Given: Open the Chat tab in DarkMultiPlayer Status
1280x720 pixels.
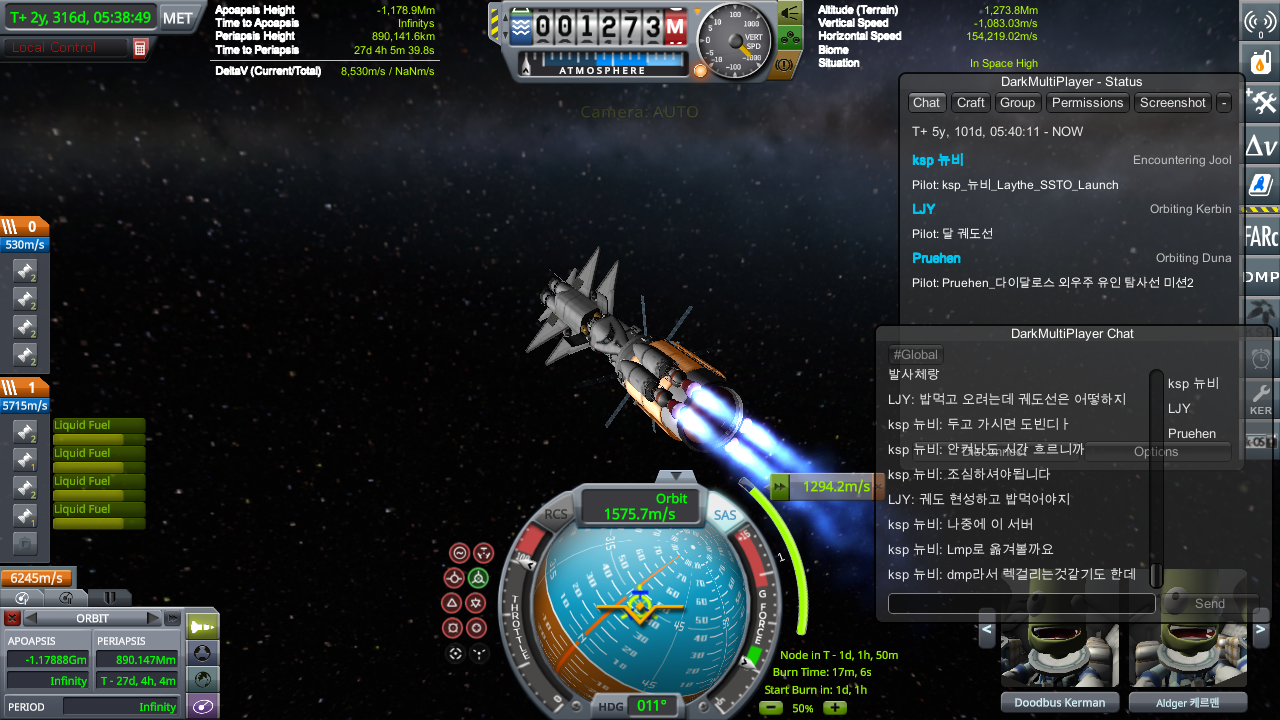Looking at the screenshot, I should click(926, 103).
